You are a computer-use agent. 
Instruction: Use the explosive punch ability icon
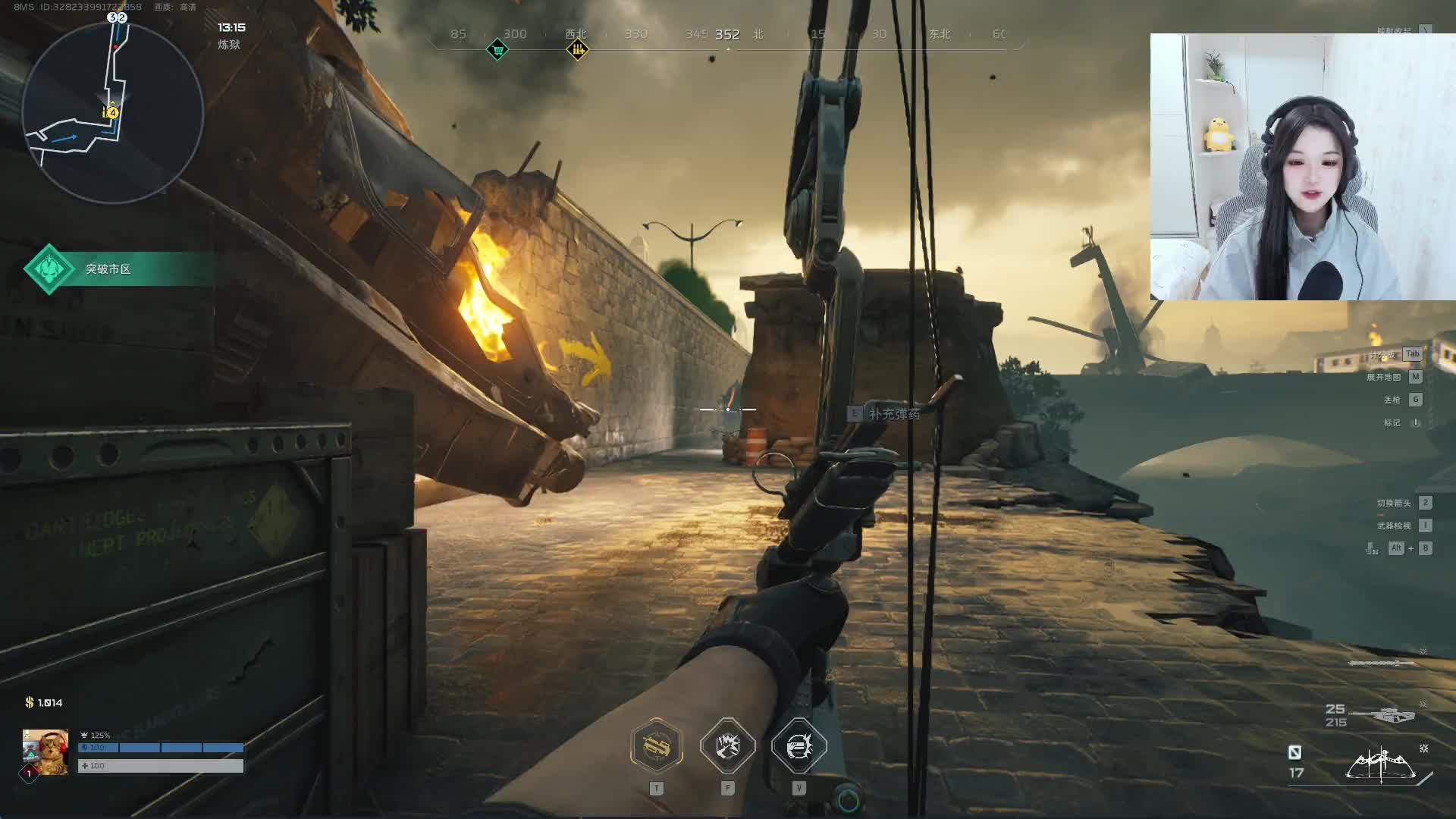pyautogui.click(x=728, y=746)
